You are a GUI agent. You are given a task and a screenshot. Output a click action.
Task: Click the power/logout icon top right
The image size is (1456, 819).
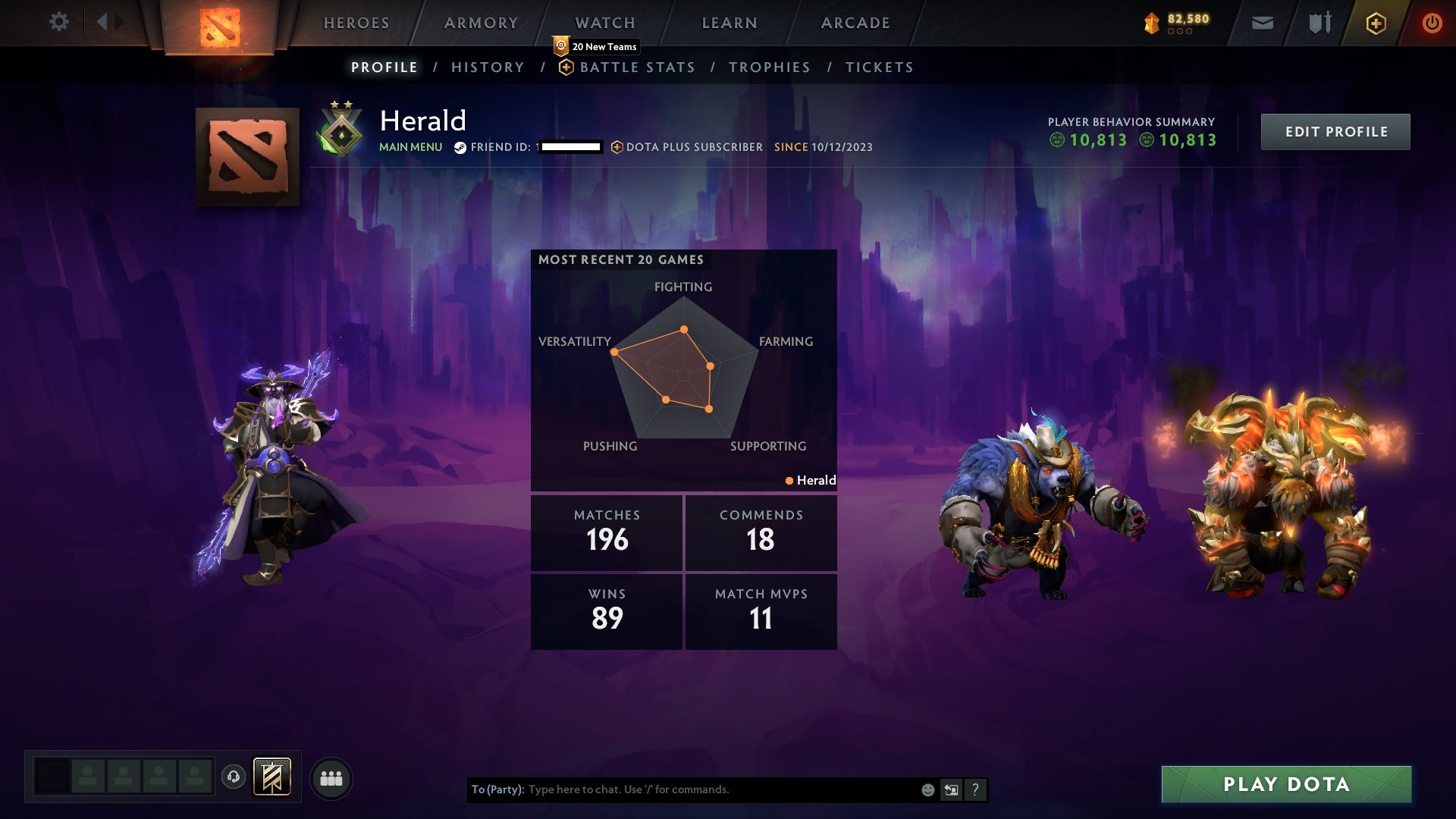pos(1432,23)
